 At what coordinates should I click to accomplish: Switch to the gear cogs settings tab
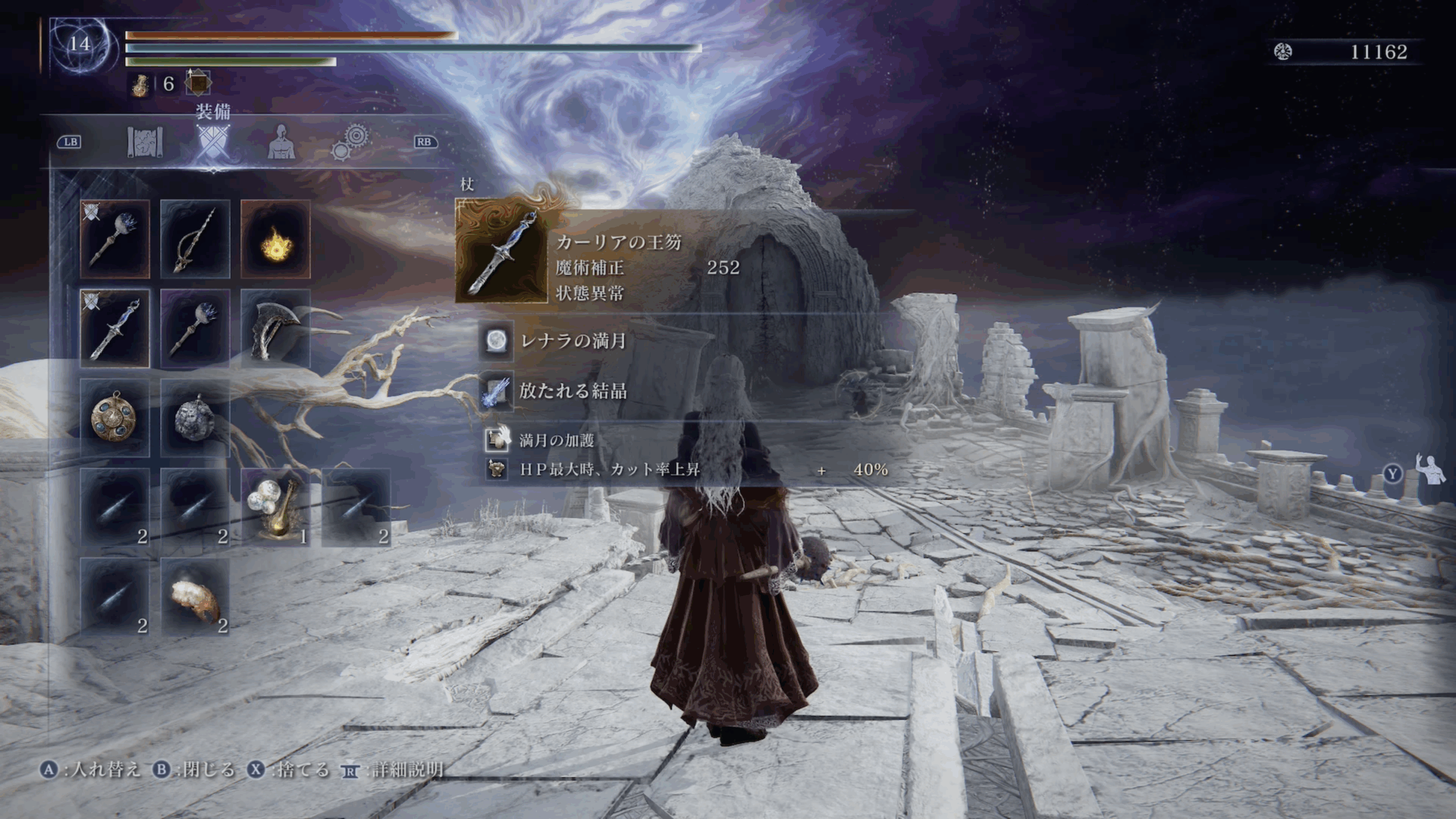pyautogui.click(x=350, y=142)
